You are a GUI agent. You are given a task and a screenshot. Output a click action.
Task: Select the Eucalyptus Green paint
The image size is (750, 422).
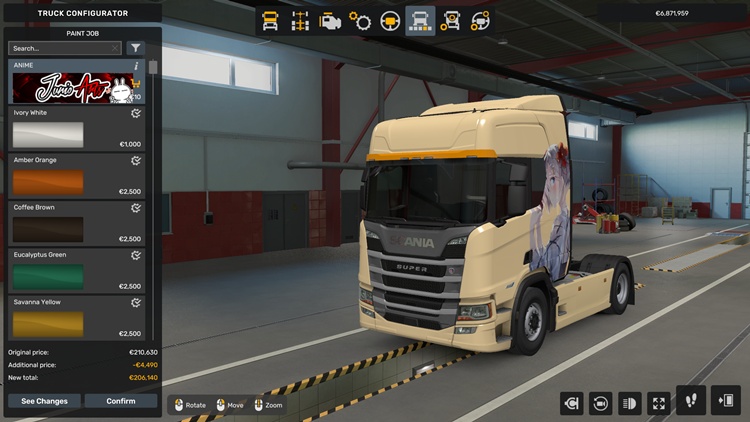[47, 276]
